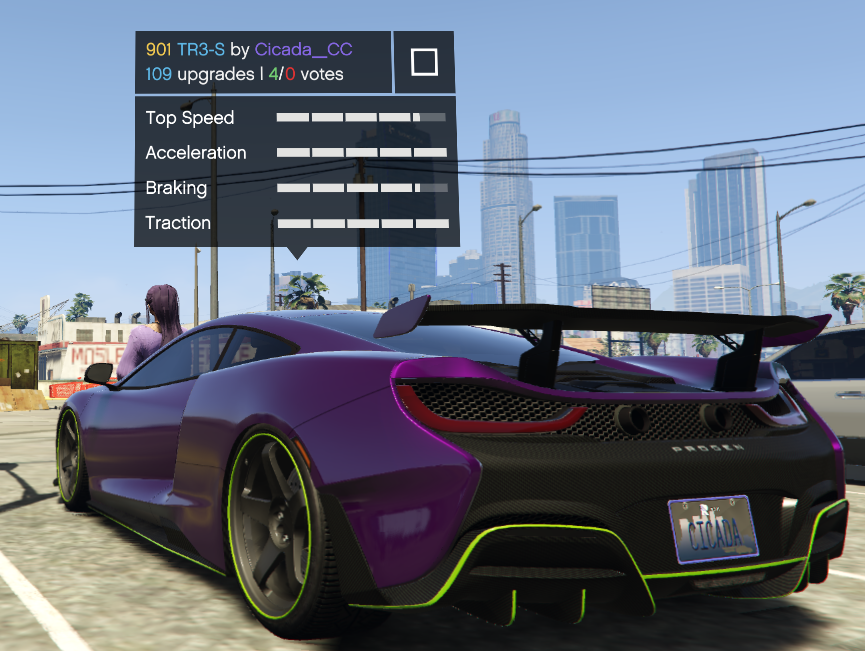
Task: Open the Cicada_CC creator name
Action: click(x=303, y=49)
